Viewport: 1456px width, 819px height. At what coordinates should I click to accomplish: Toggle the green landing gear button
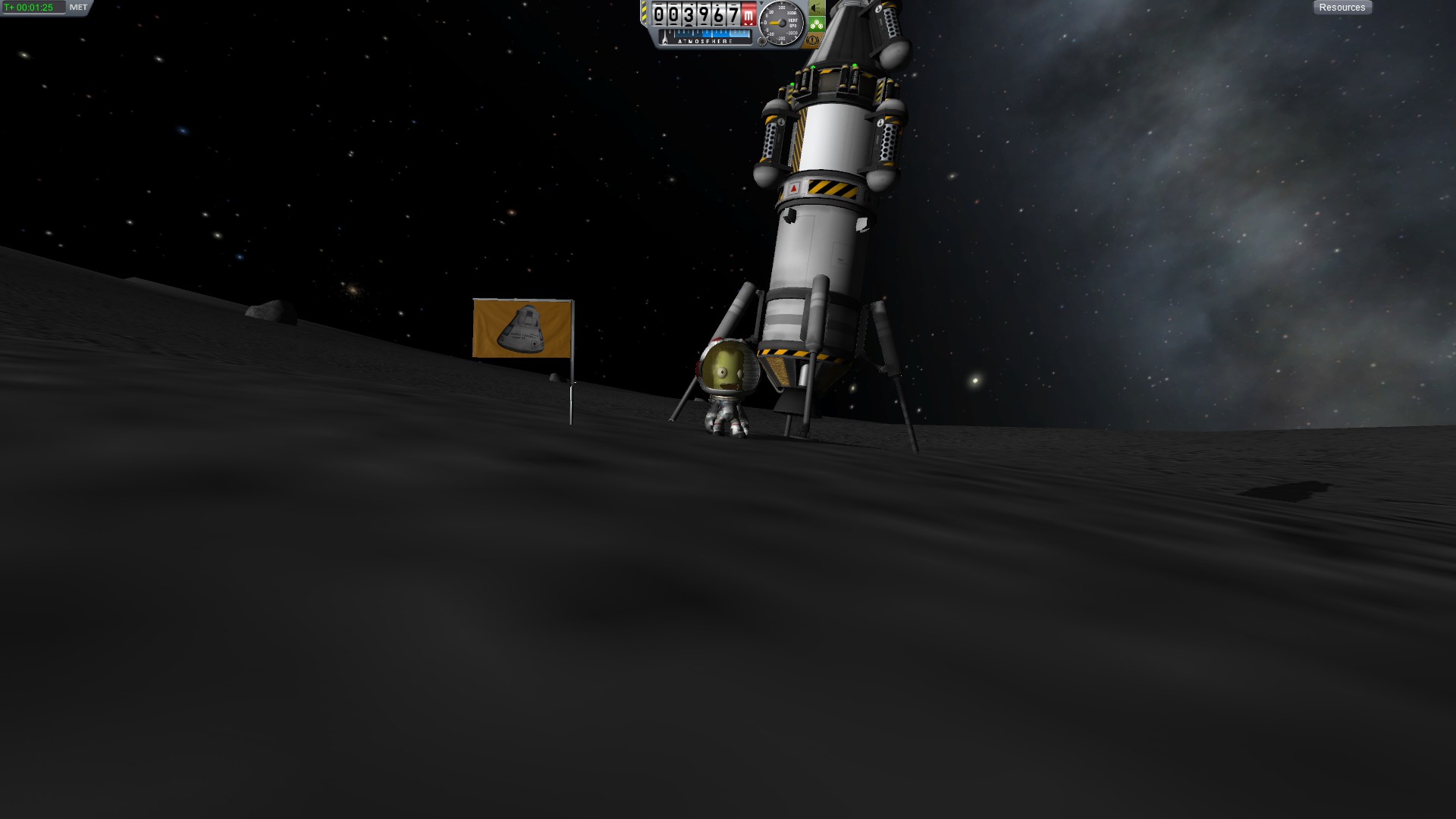click(816, 24)
